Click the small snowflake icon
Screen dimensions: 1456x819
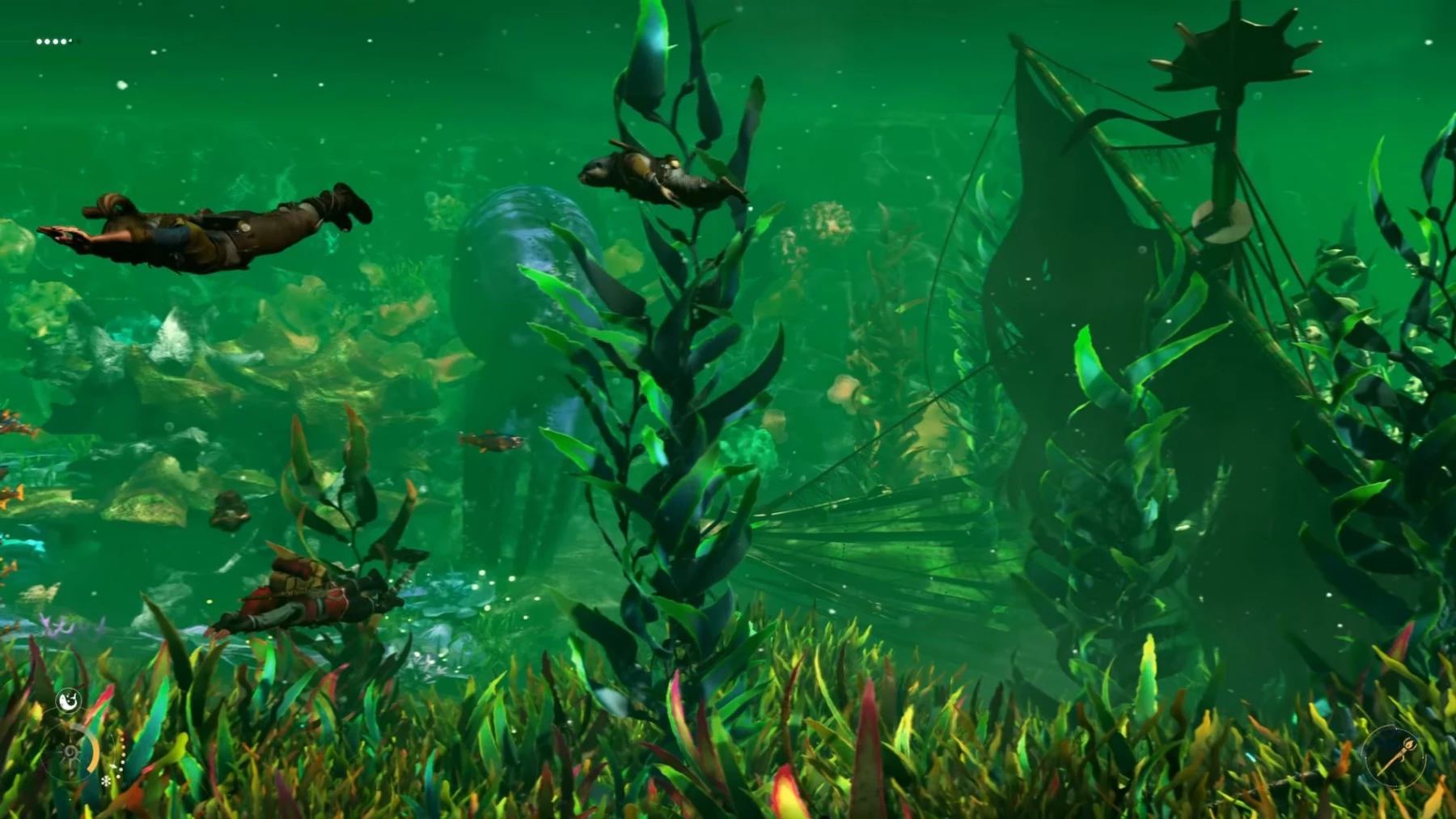[x=106, y=782]
